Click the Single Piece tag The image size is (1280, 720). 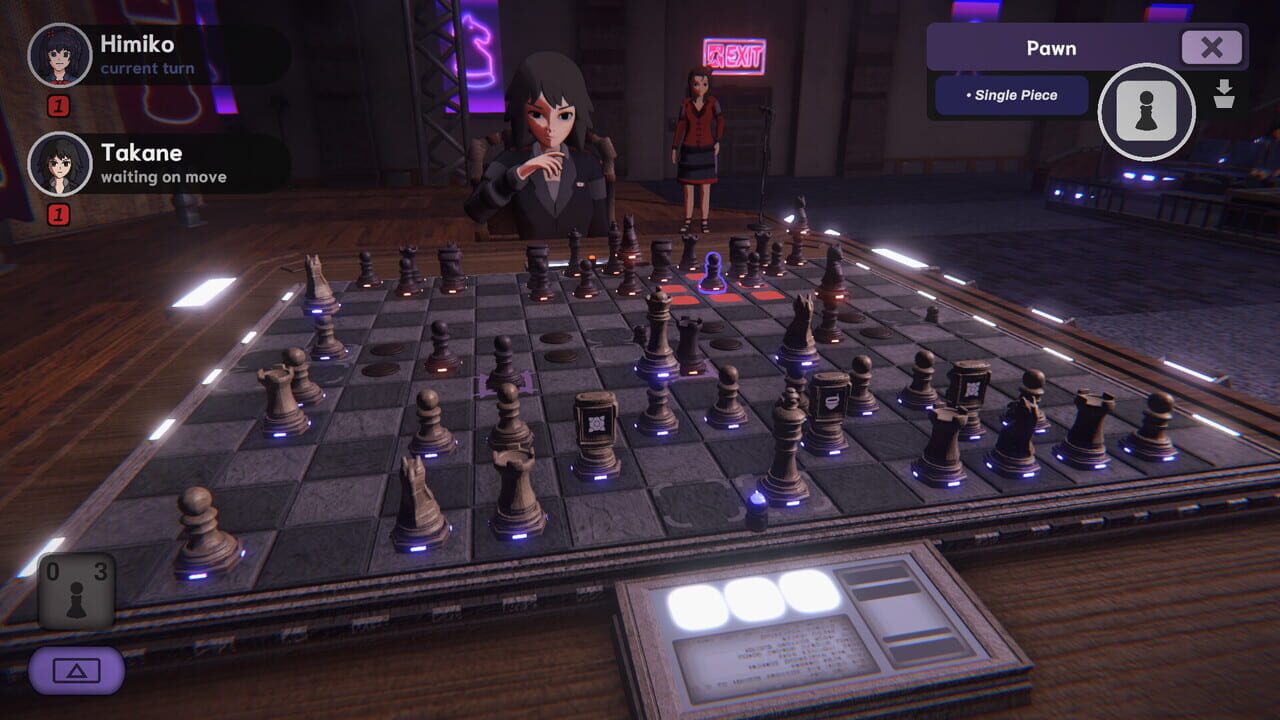(x=1009, y=94)
